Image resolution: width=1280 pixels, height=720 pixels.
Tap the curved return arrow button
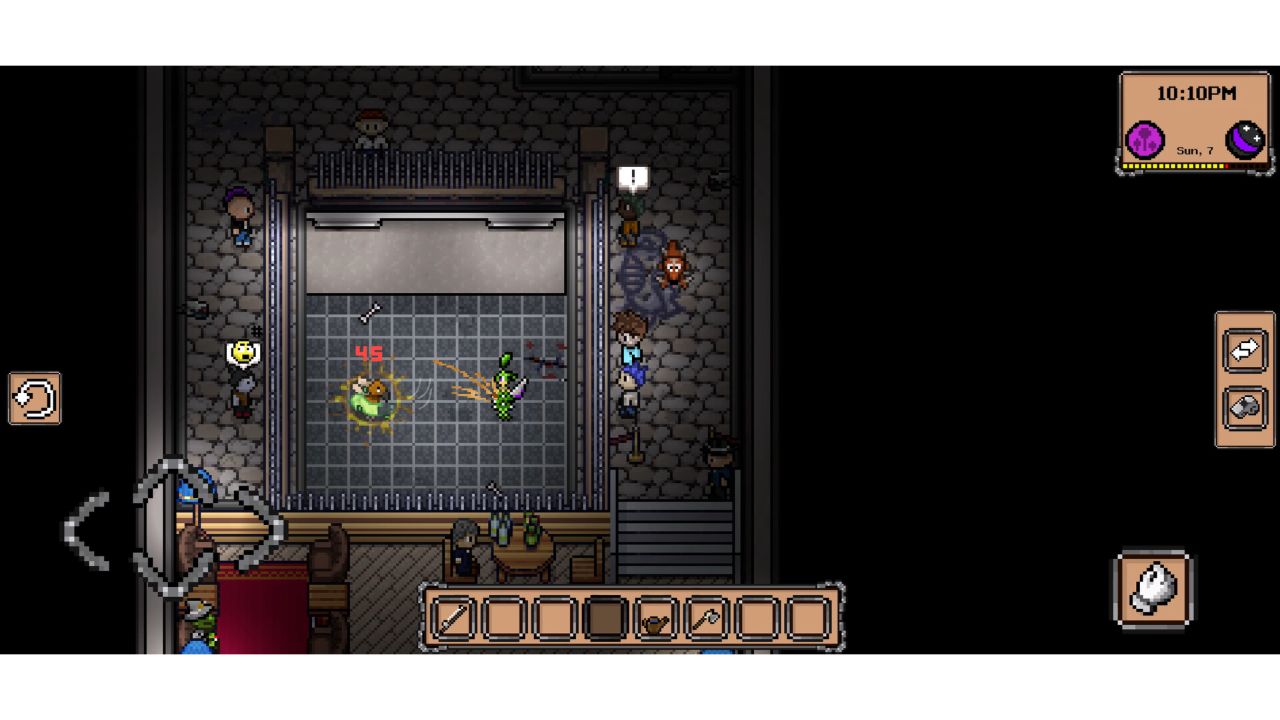pos(35,399)
